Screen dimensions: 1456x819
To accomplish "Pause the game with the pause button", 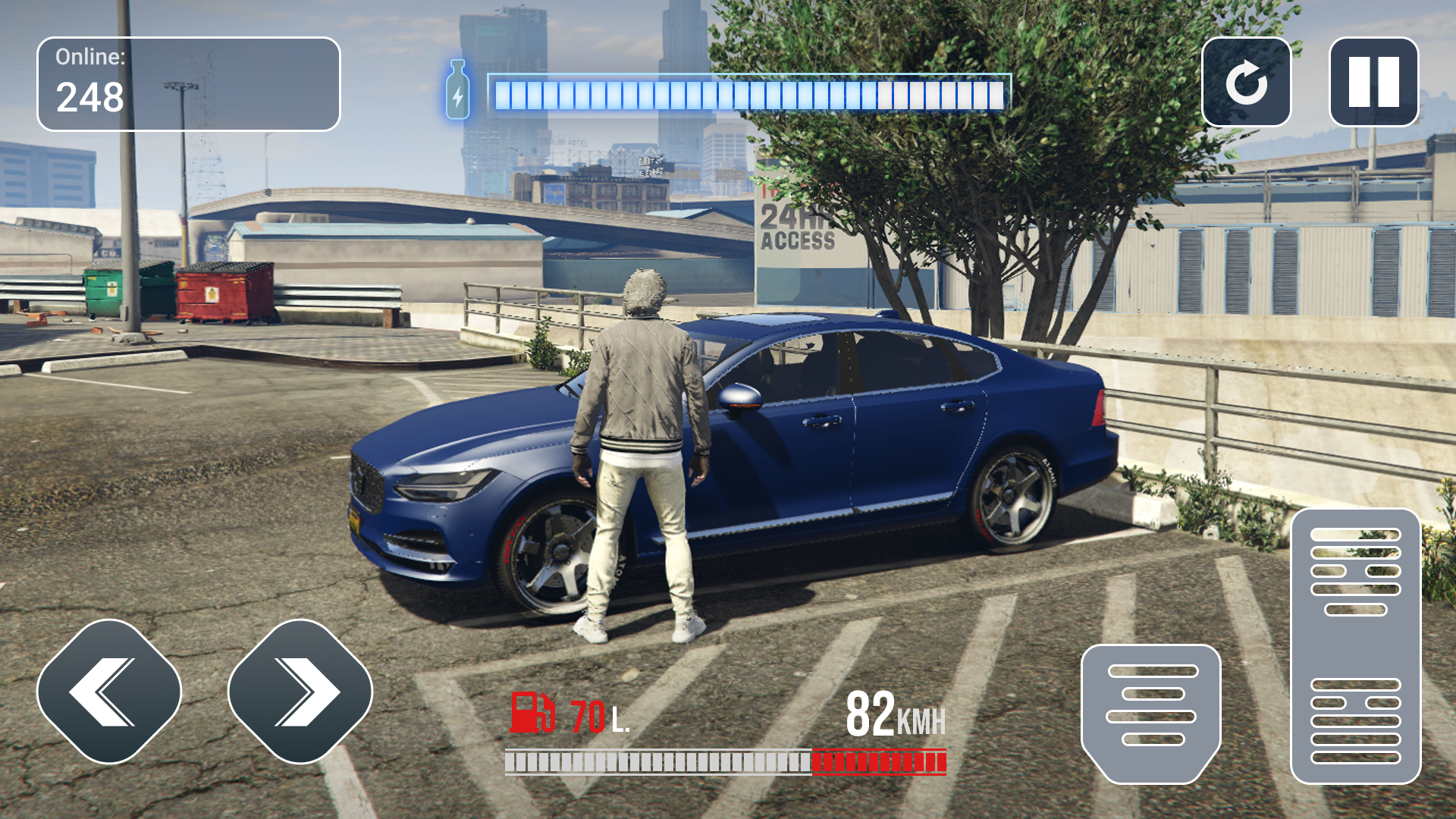I will [x=1373, y=82].
